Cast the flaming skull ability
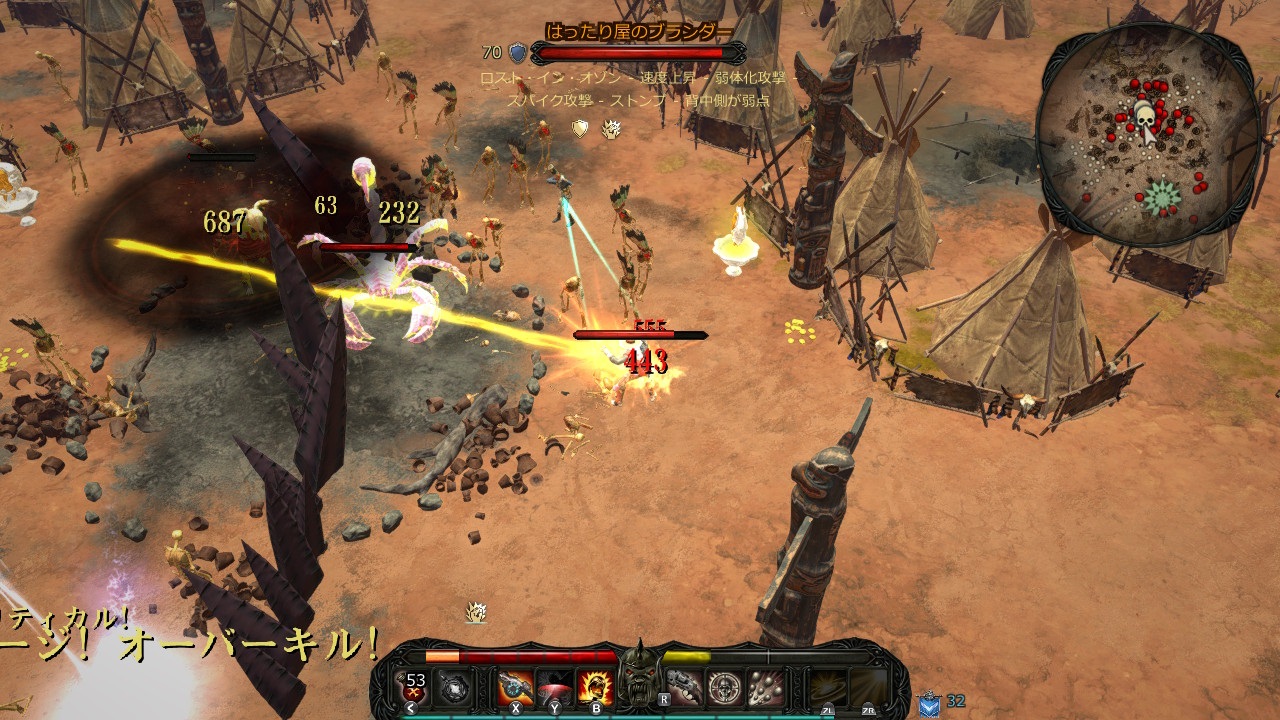 tap(596, 687)
